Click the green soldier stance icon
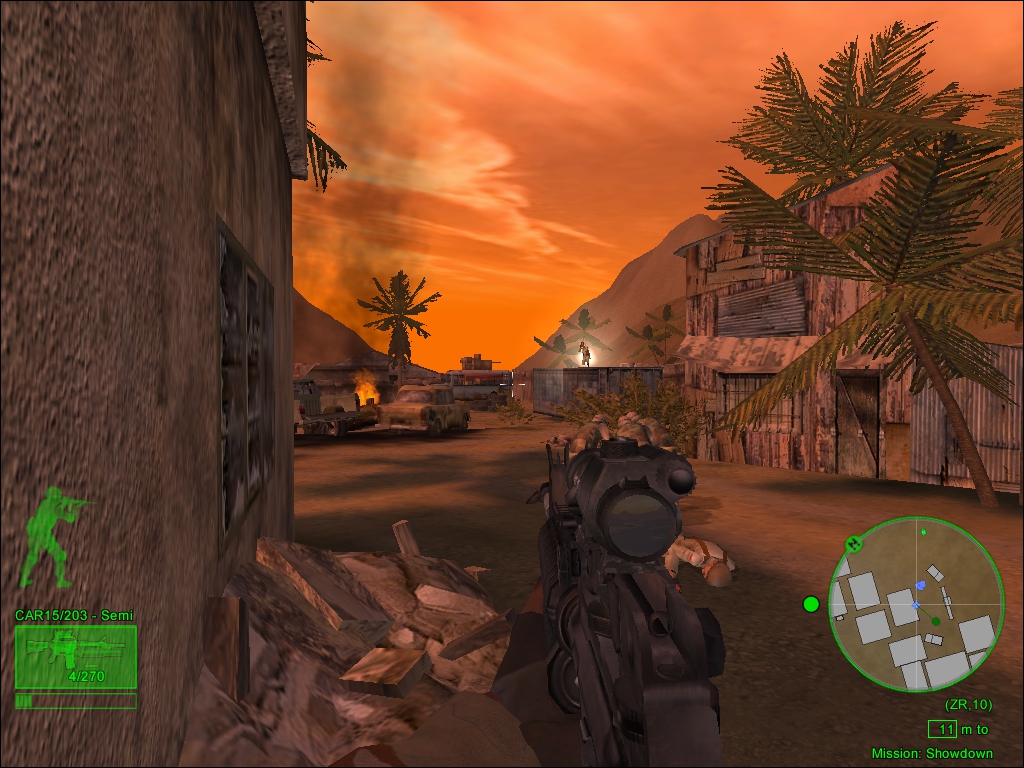Screen dimensions: 1024x768 [x=52, y=536]
